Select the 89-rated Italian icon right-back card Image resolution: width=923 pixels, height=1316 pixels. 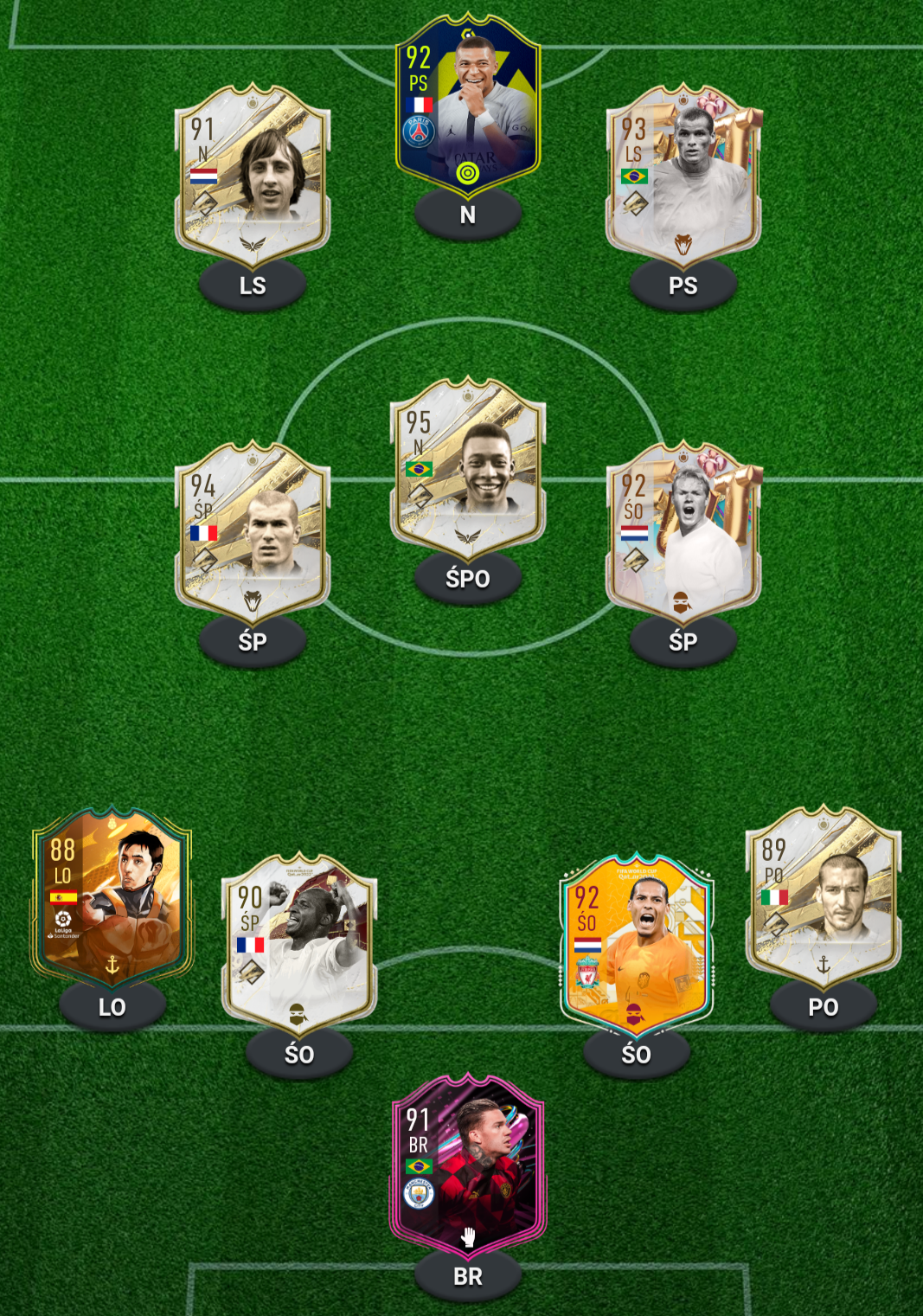823,900
